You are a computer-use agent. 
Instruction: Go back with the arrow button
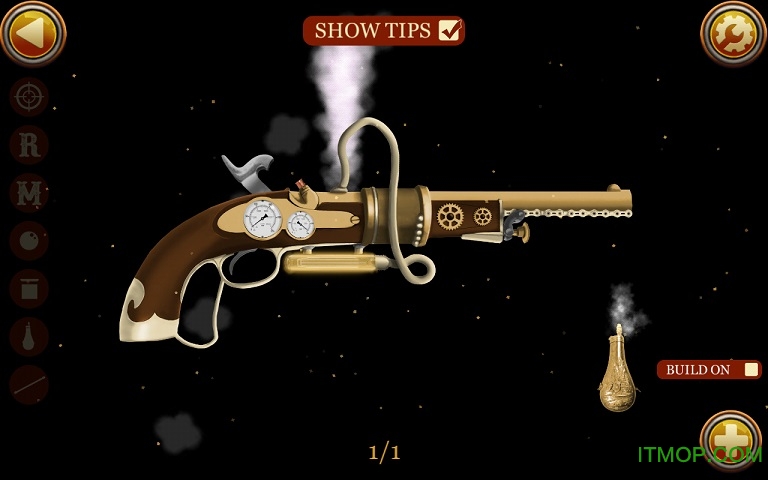pos(33,33)
